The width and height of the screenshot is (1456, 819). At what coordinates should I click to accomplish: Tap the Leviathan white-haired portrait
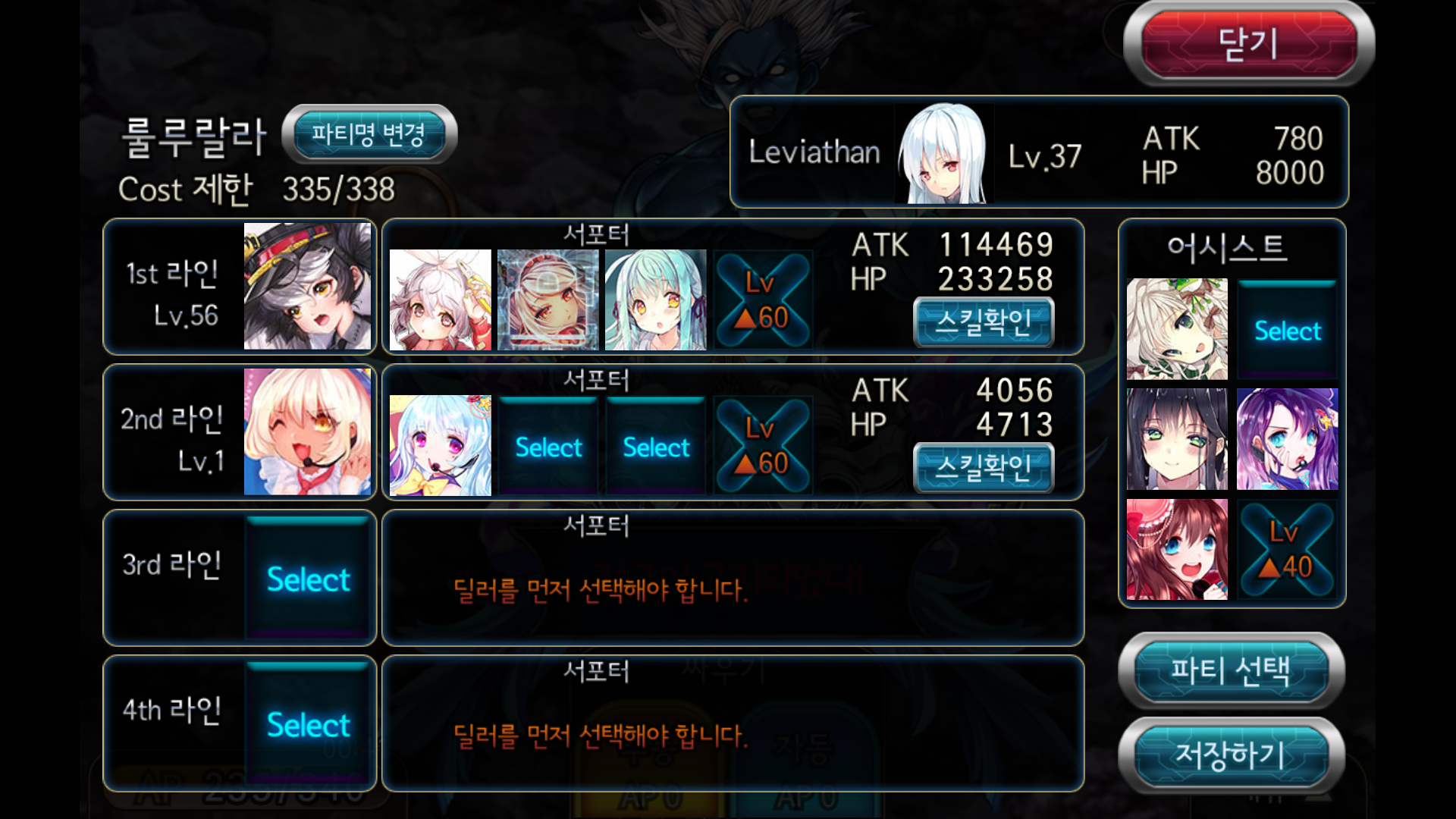(943, 154)
